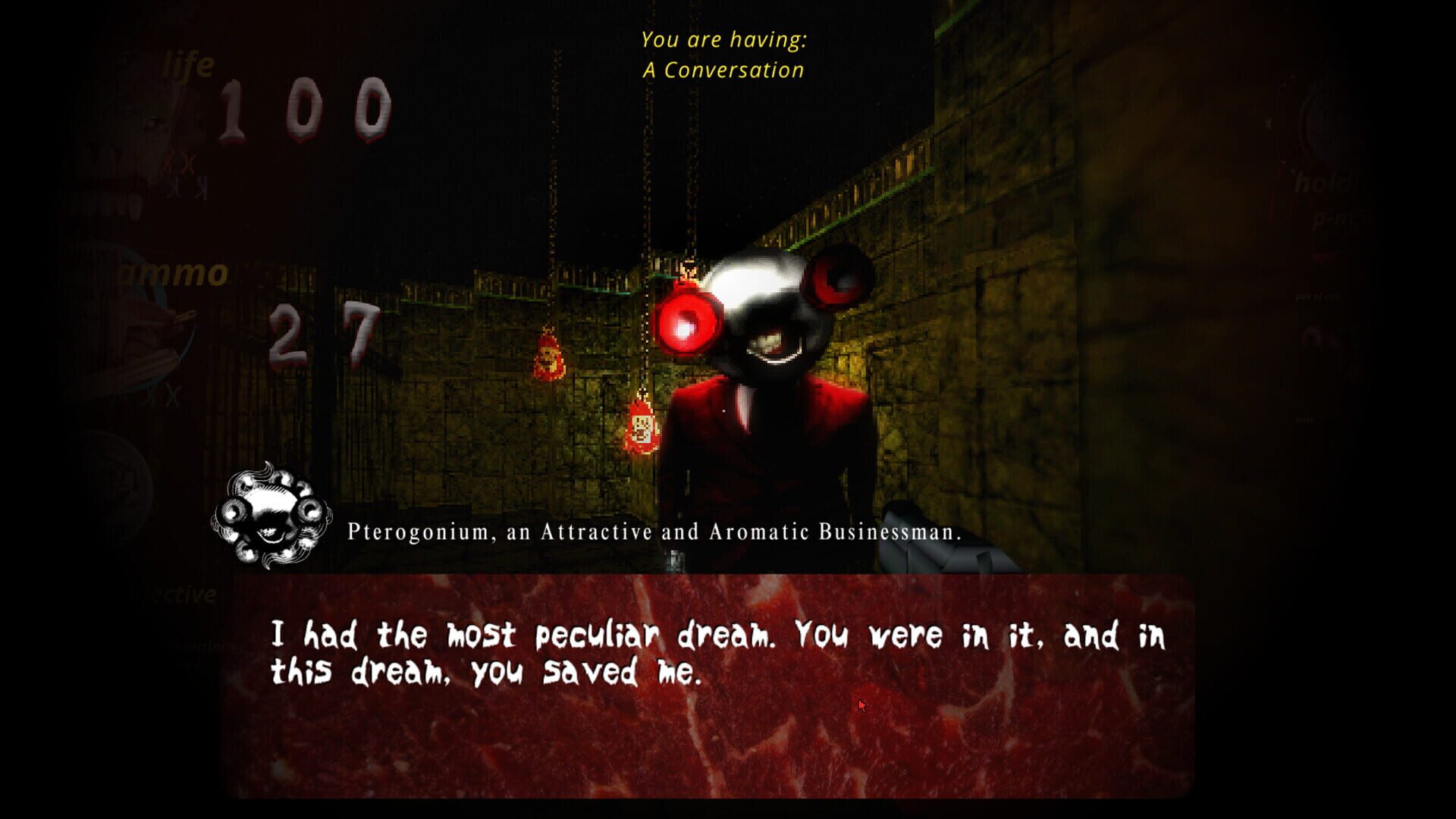Toggle the 'You are having: A Conversation' status
The width and height of the screenshot is (1456, 819).
coord(726,53)
